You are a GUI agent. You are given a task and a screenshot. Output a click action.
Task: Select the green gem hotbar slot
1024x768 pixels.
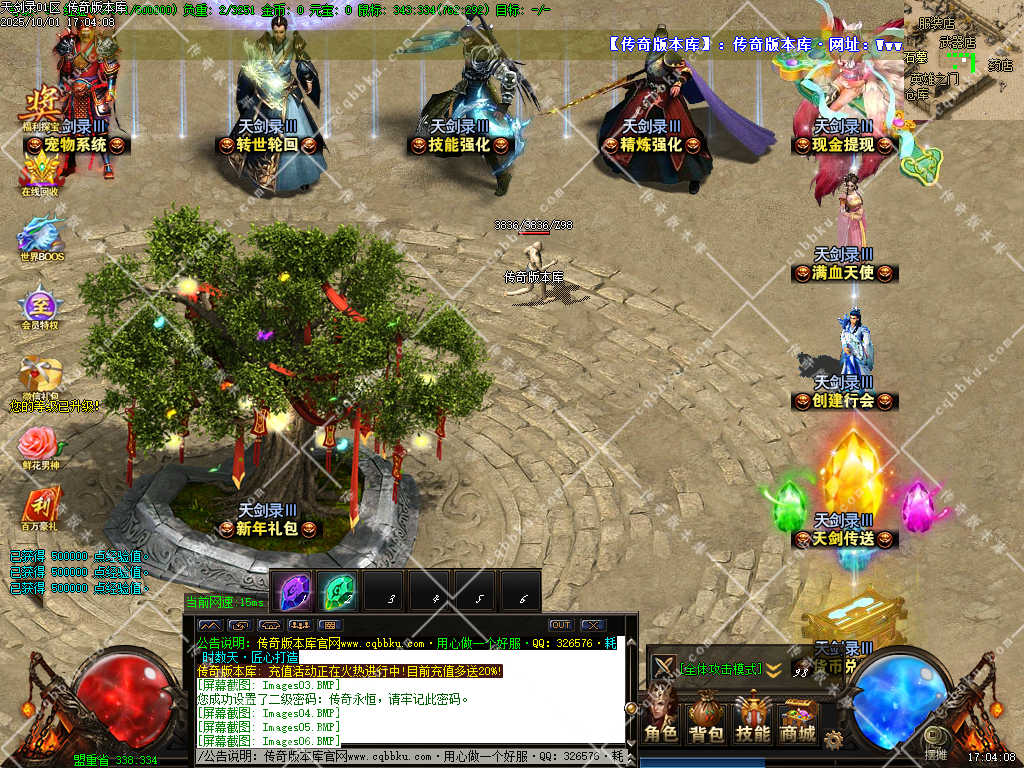pyautogui.click(x=338, y=592)
